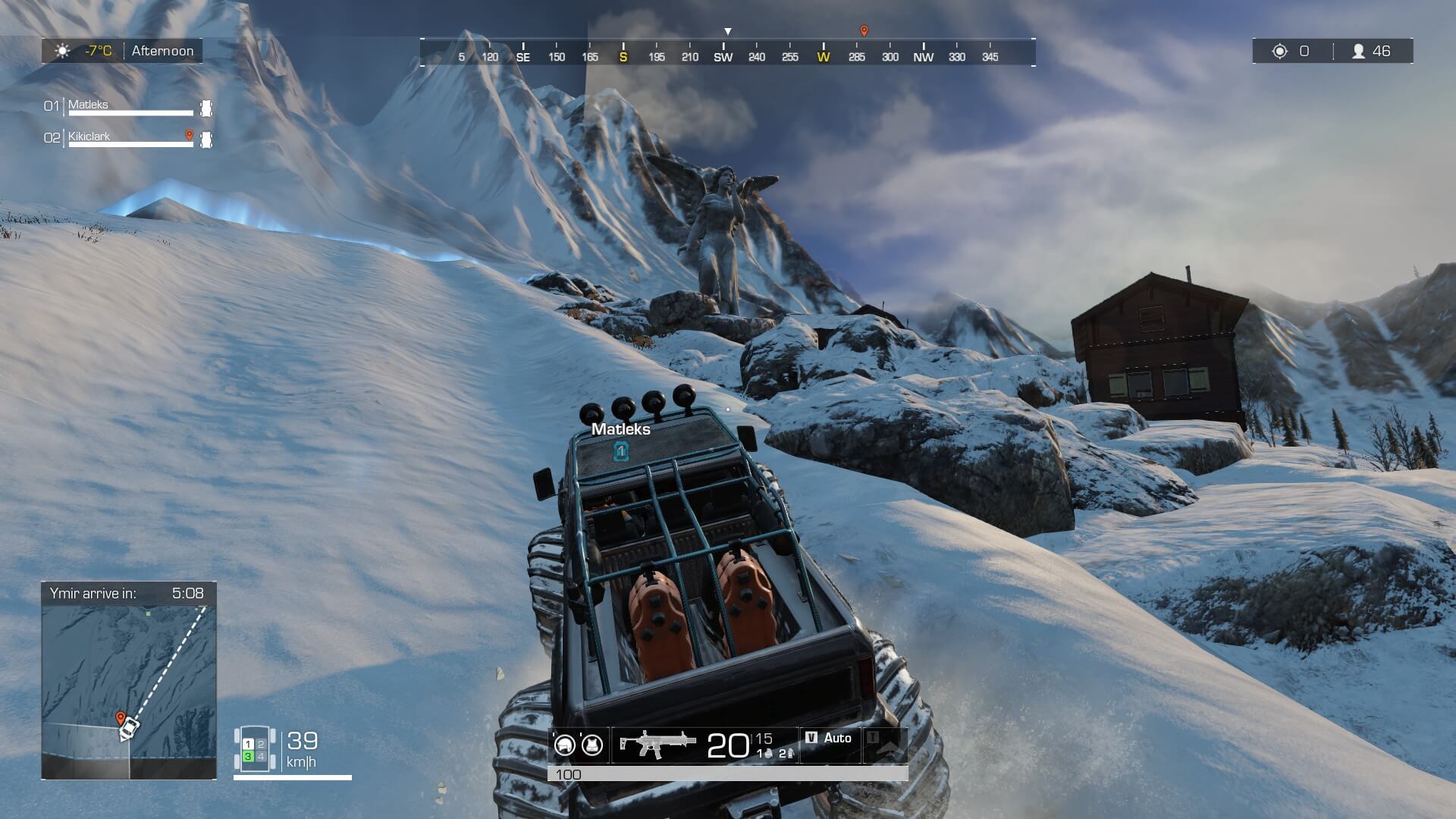This screenshot has width=1456, height=819.
Task: Click the kill count crosshair icon
Action: tap(1280, 51)
